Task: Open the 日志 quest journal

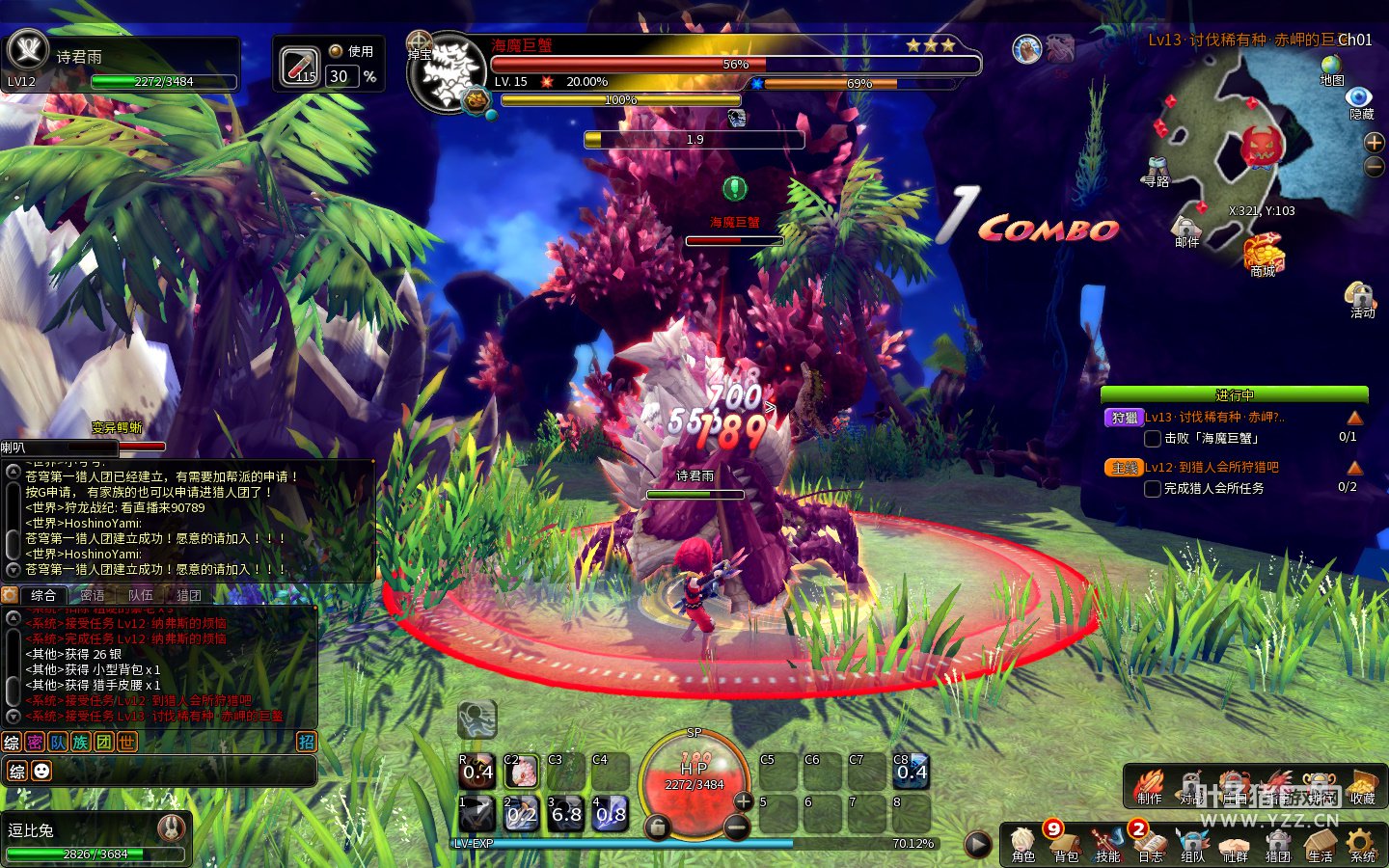Action: [1150, 844]
